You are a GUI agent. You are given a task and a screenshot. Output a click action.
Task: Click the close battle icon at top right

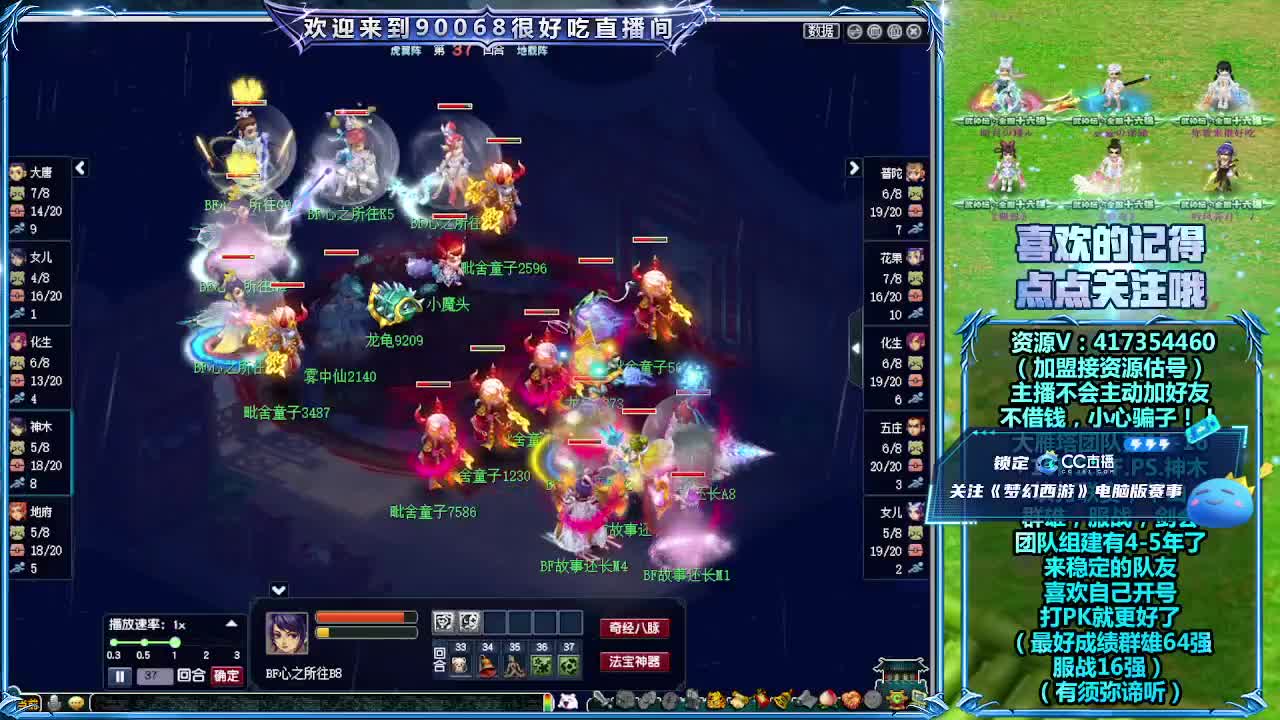tap(914, 31)
